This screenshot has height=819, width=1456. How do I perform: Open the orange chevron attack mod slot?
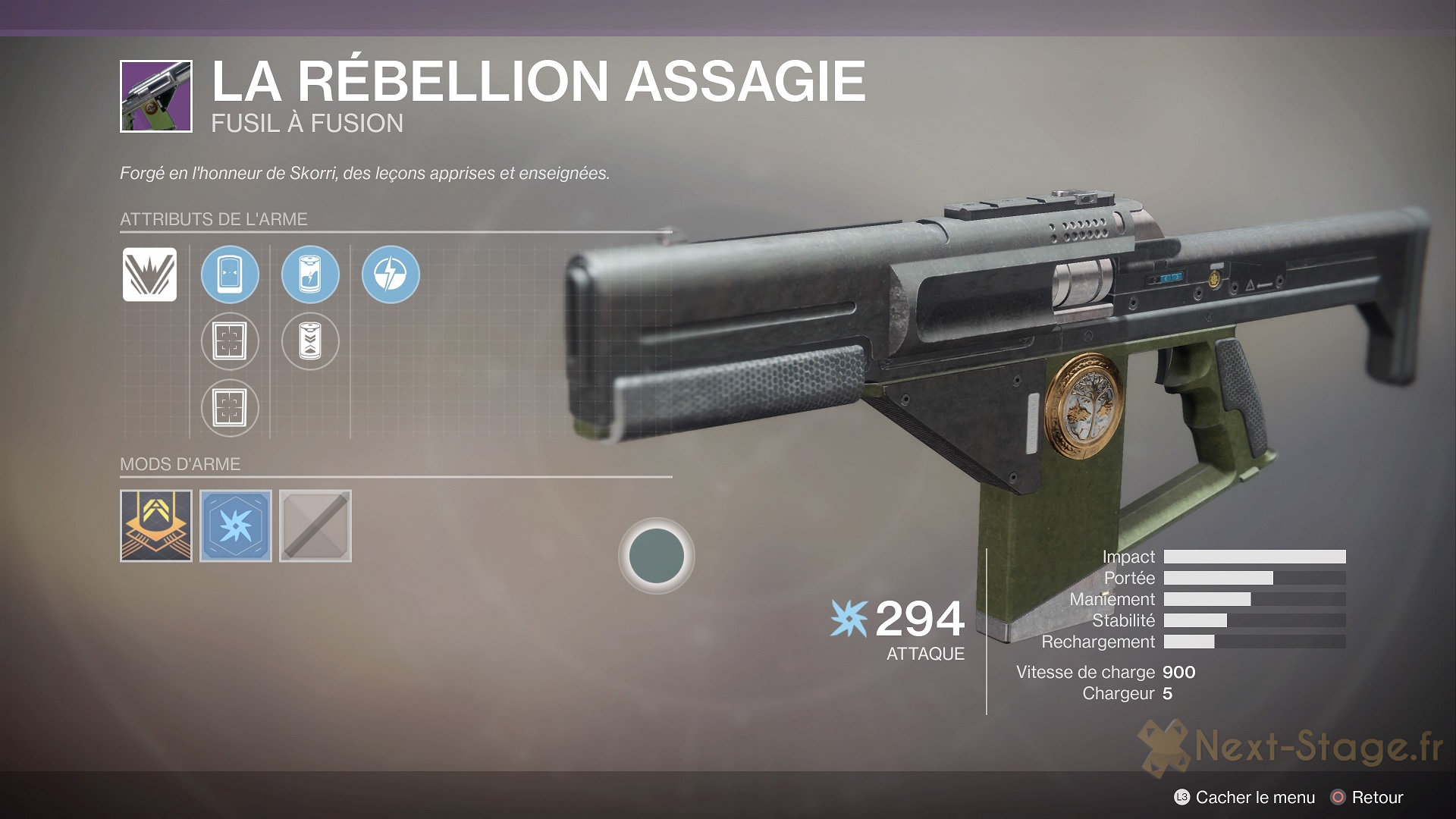click(156, 526)
